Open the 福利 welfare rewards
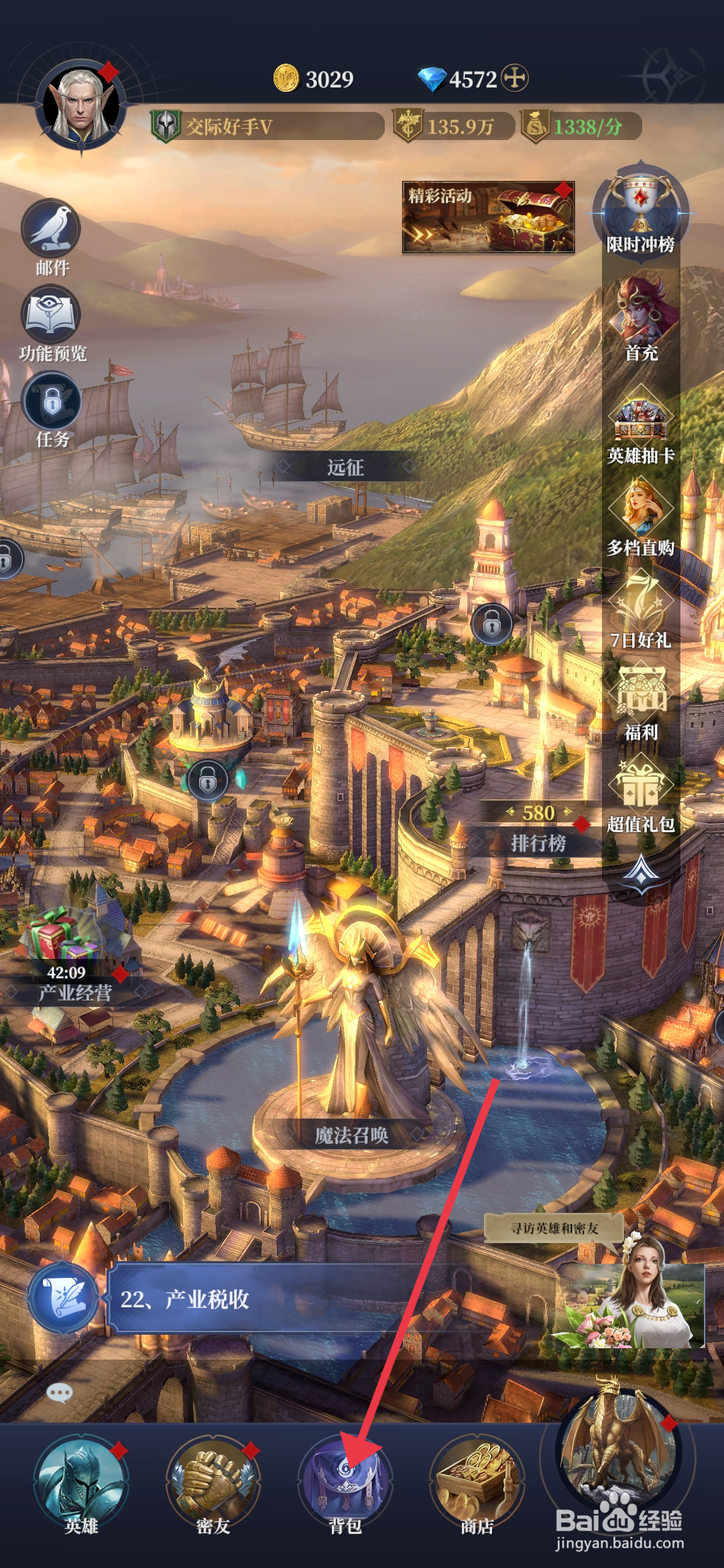This screenshot has width=724, height=1568. (x=640, y=701)
